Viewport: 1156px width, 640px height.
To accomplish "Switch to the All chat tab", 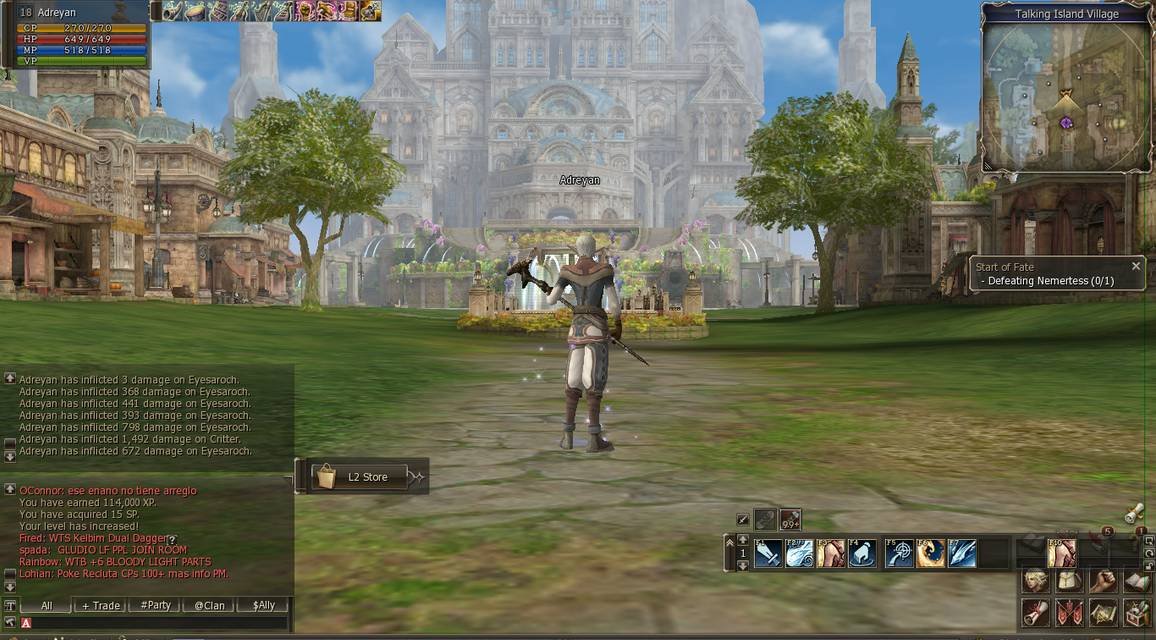I will (47, 606).
